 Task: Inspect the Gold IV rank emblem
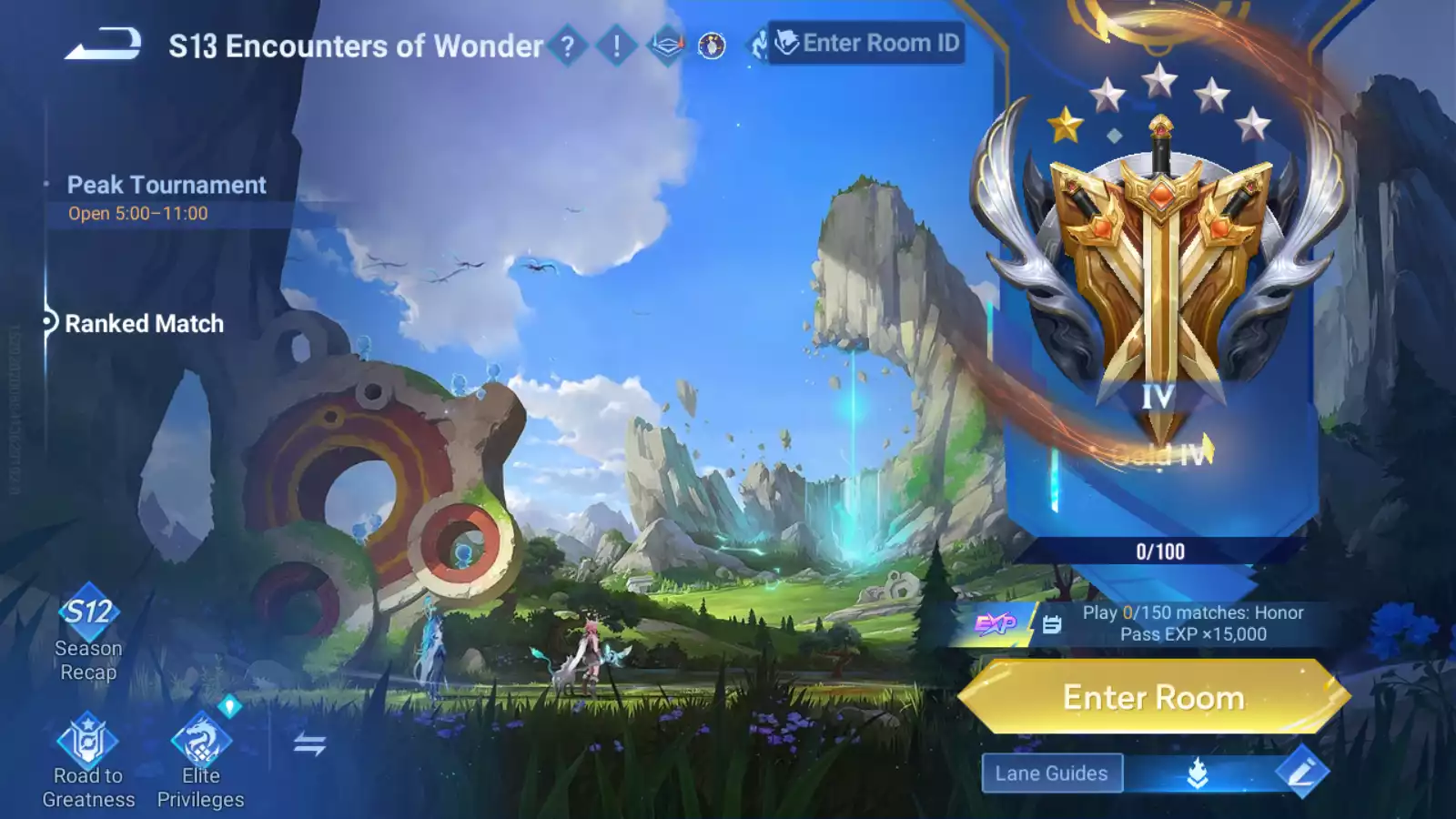point(1159,273)
